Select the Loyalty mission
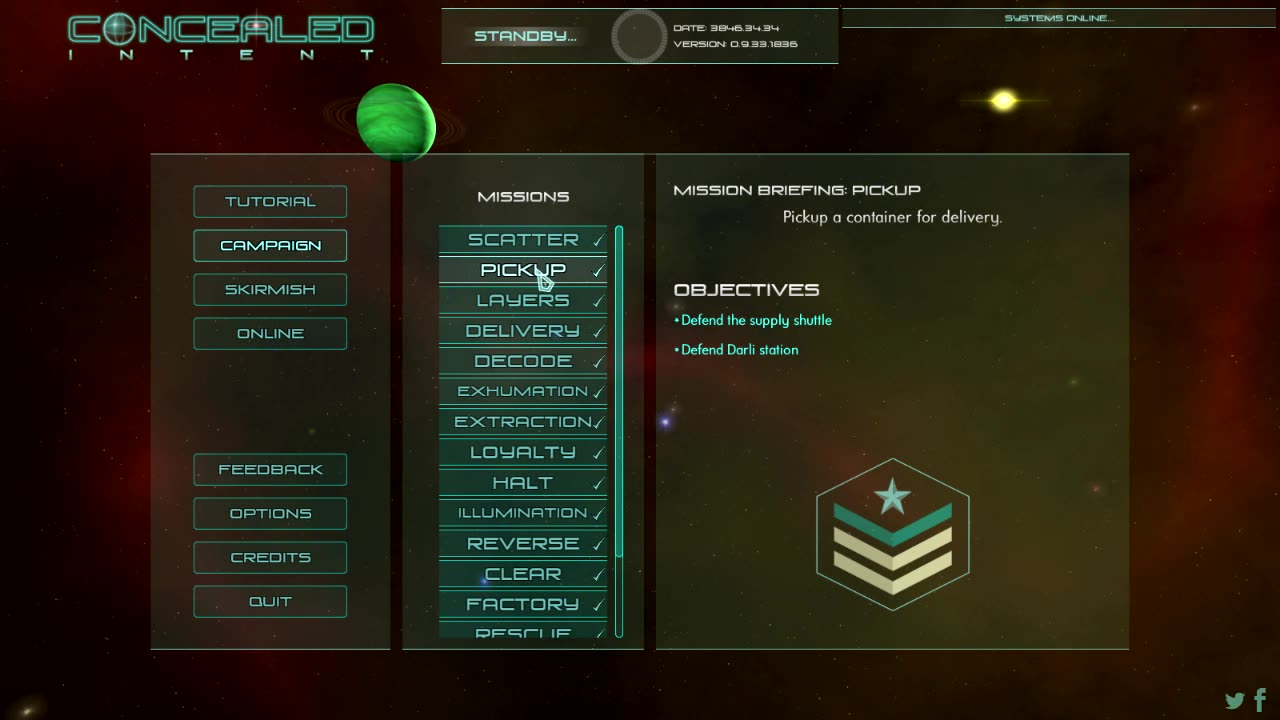The image size is (1280, 720). click(x=523, y=453)
